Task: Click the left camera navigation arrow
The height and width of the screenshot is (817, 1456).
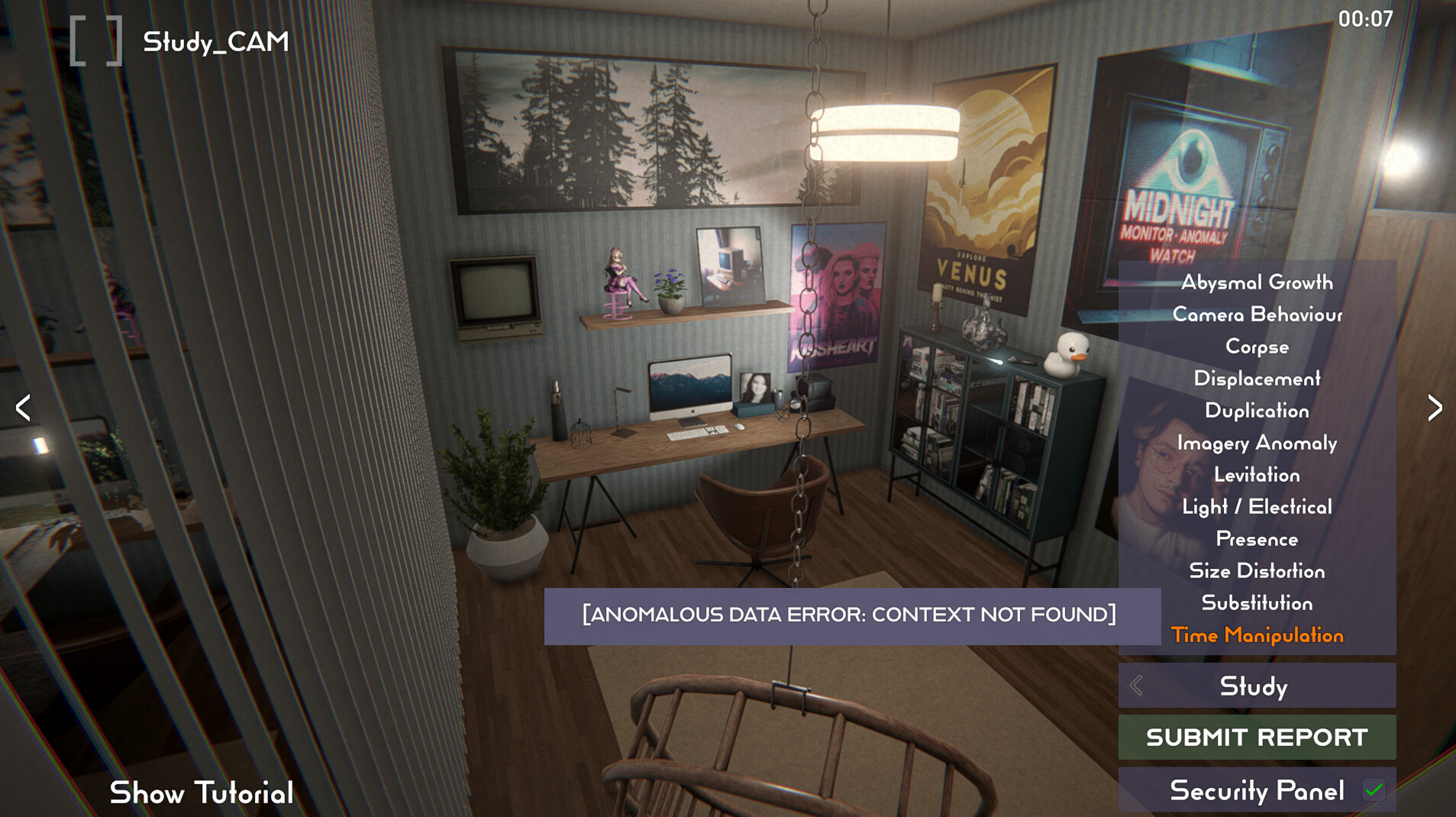Action: tap(23, 407)
